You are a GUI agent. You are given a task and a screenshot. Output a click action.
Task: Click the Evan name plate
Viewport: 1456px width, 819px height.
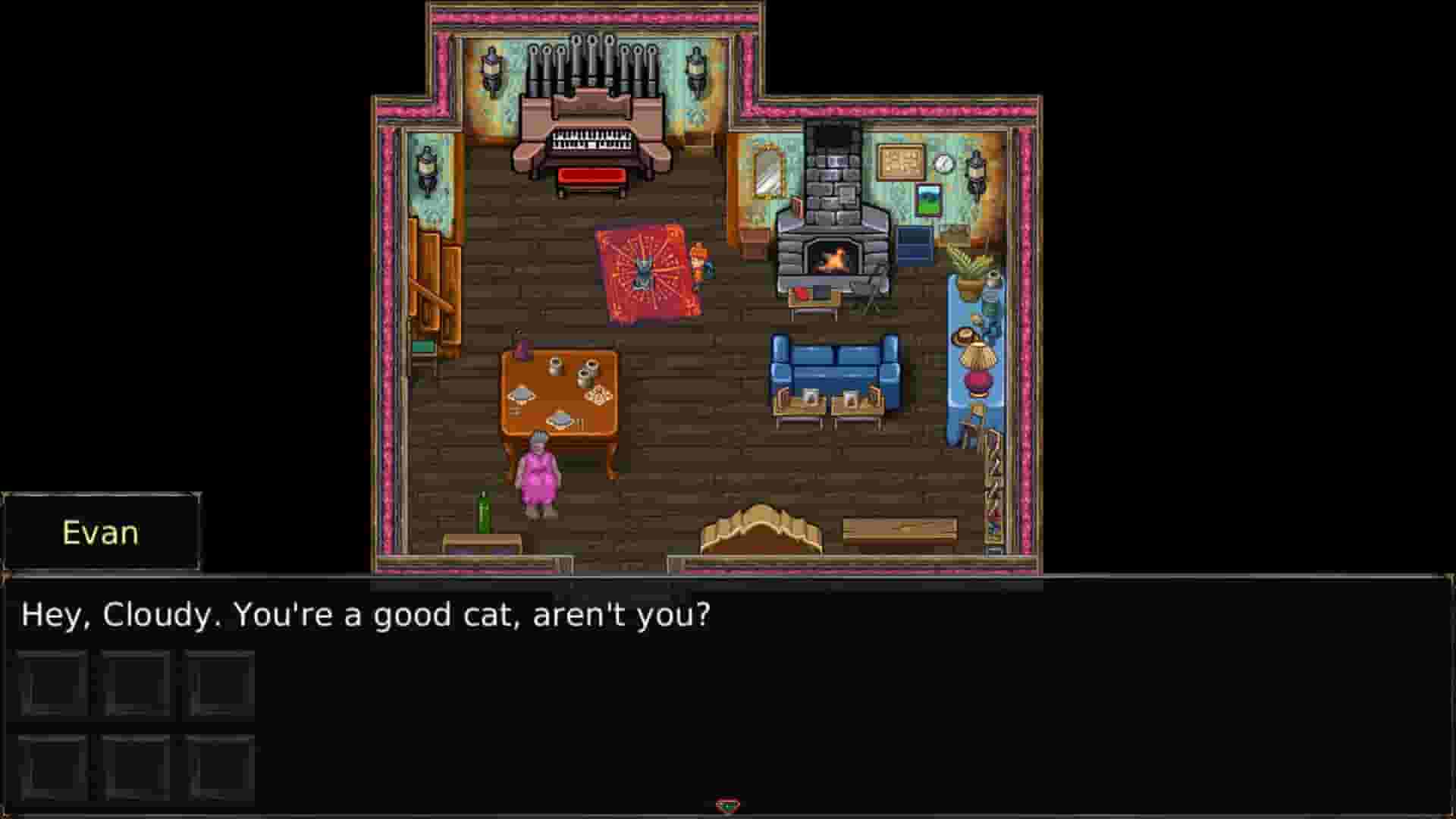coord(101,532)
